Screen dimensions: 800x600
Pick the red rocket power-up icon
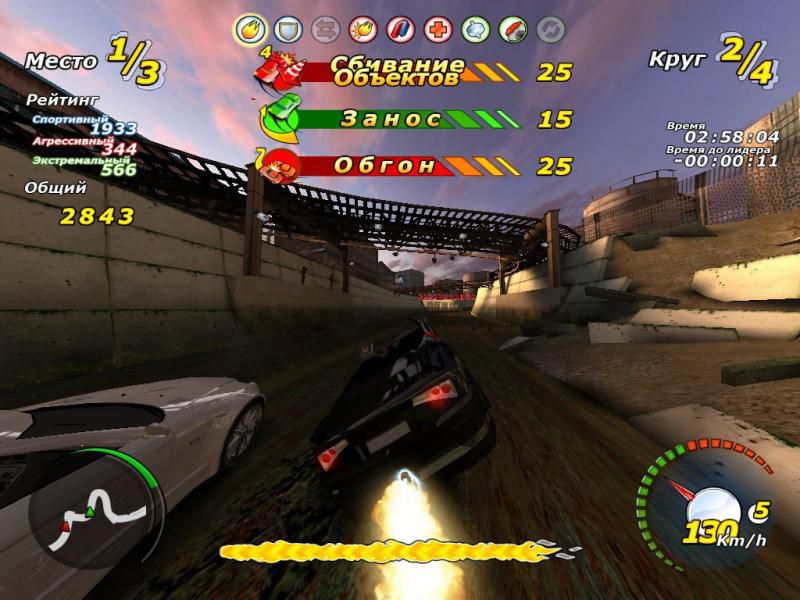point(513,28)
